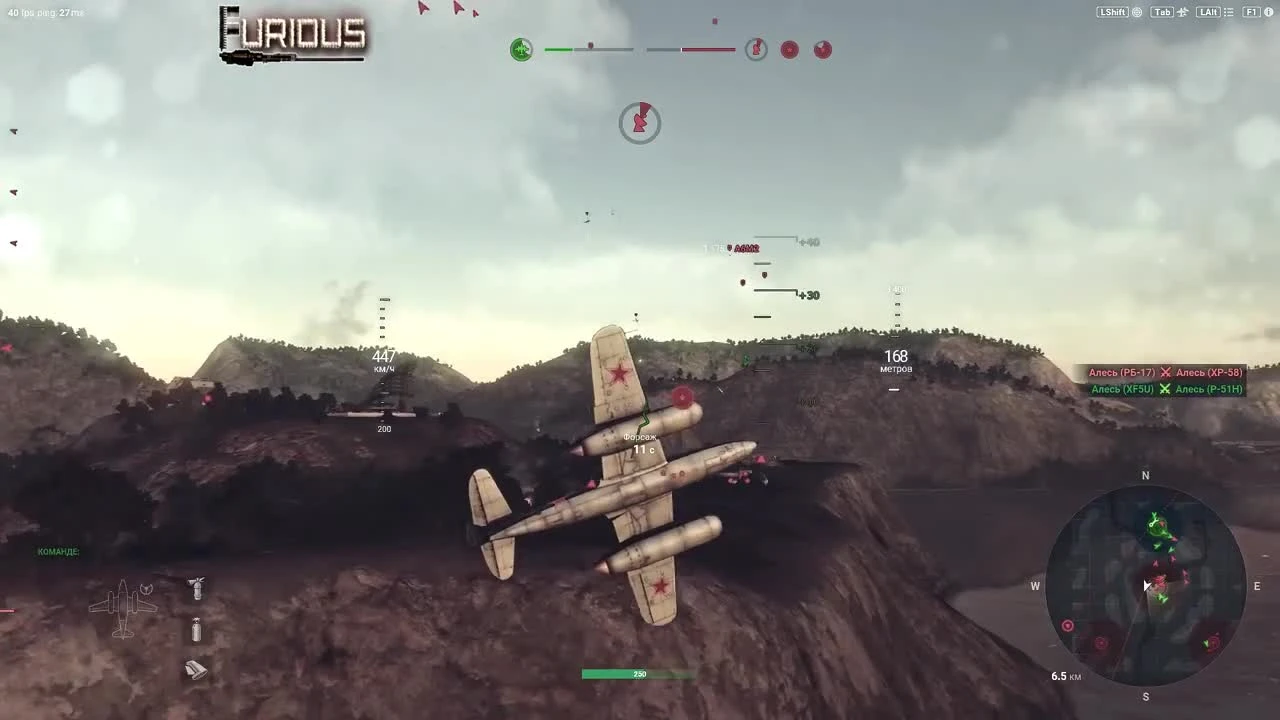Viewport: 1280px width, 720px height.
Task: Toggle the LShift sniper mode indicator
Action: pos(1113,12)
